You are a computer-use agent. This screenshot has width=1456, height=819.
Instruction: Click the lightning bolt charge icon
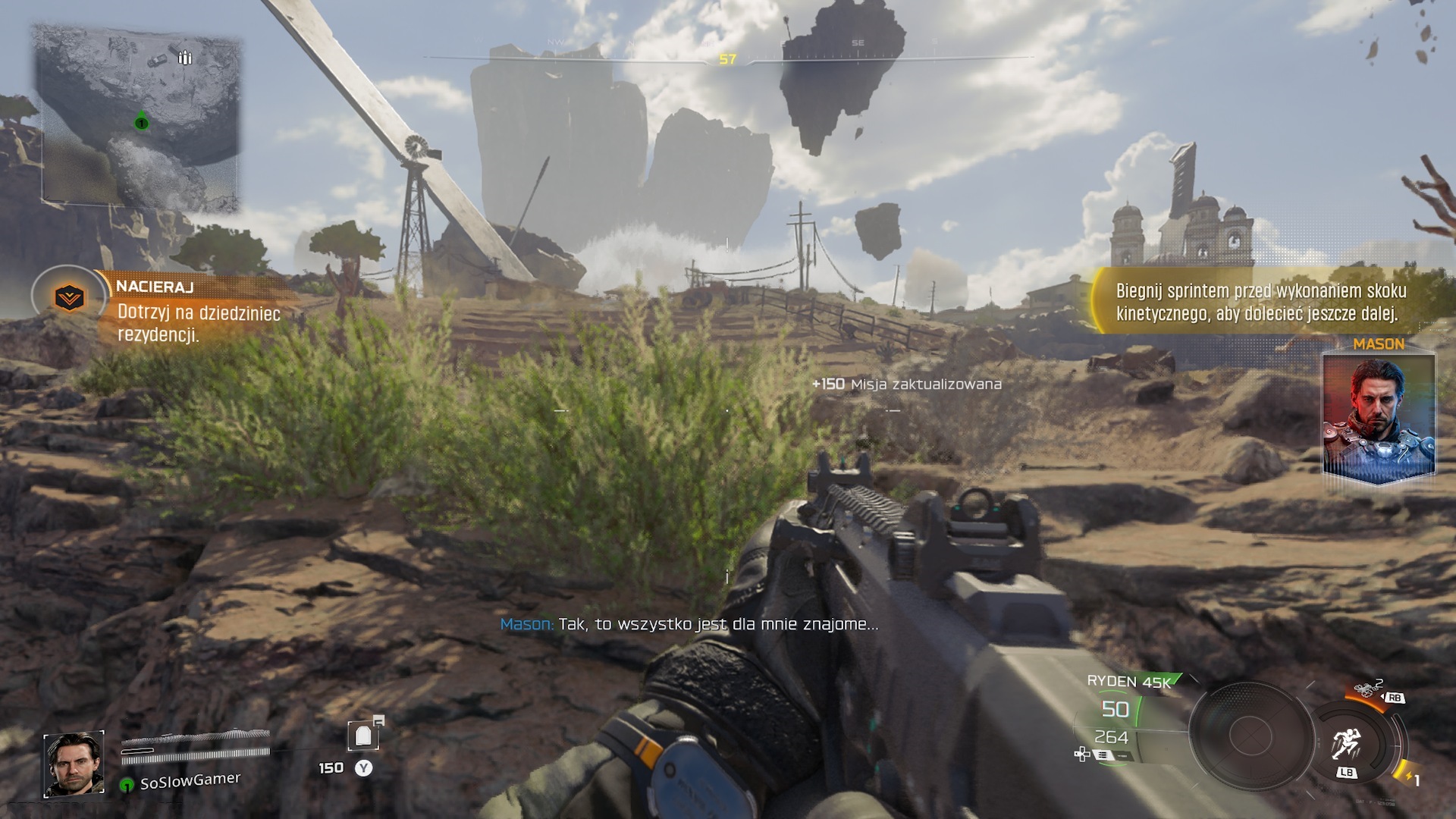click(1407, 777)
